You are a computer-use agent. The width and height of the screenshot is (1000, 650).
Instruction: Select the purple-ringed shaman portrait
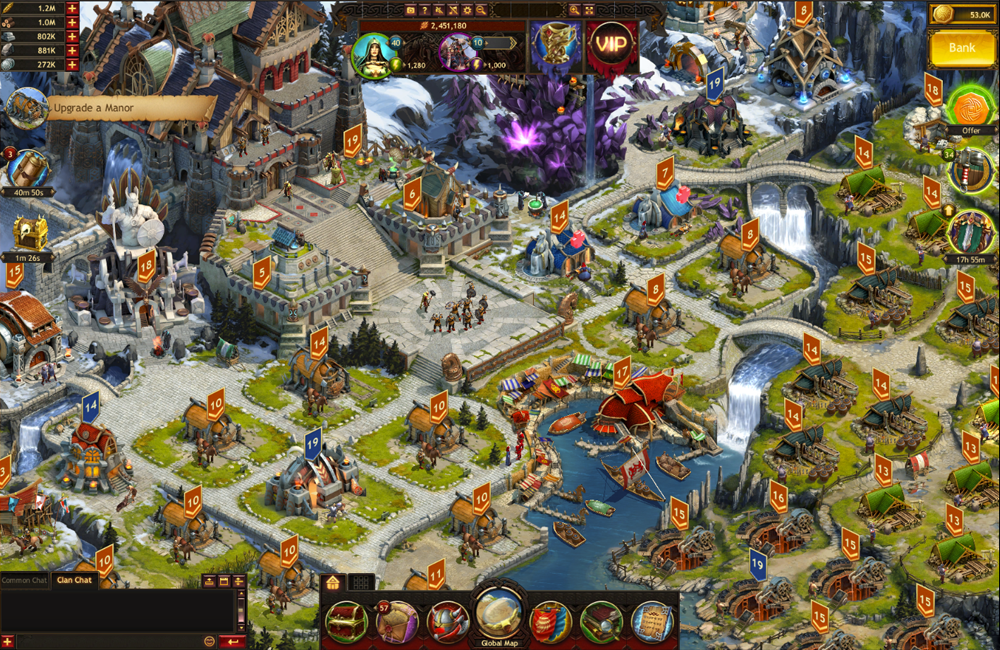[x=458, y=54]
